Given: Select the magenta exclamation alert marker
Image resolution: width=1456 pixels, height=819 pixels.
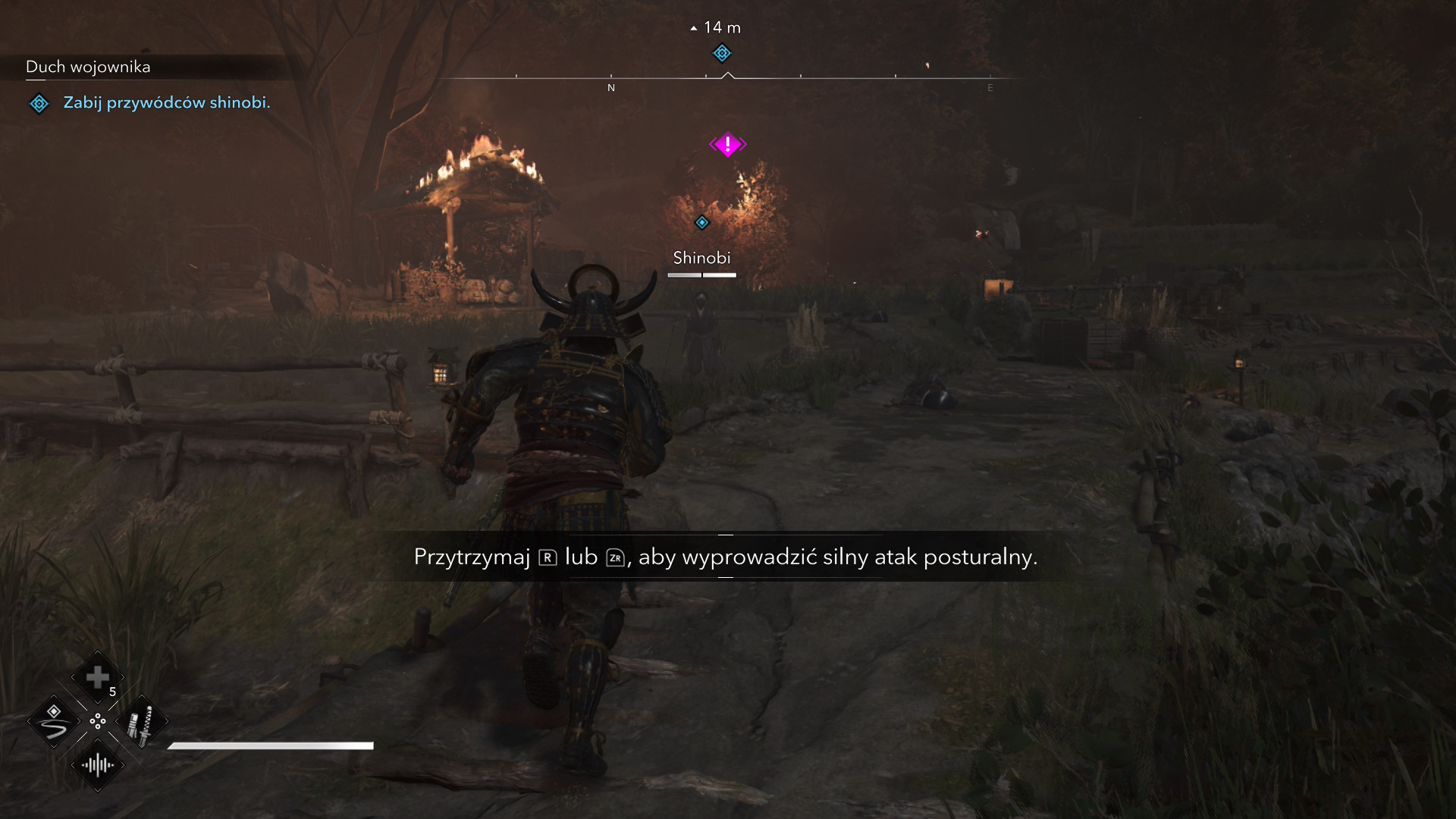Looking at the screenshot, I should point(727,144).
